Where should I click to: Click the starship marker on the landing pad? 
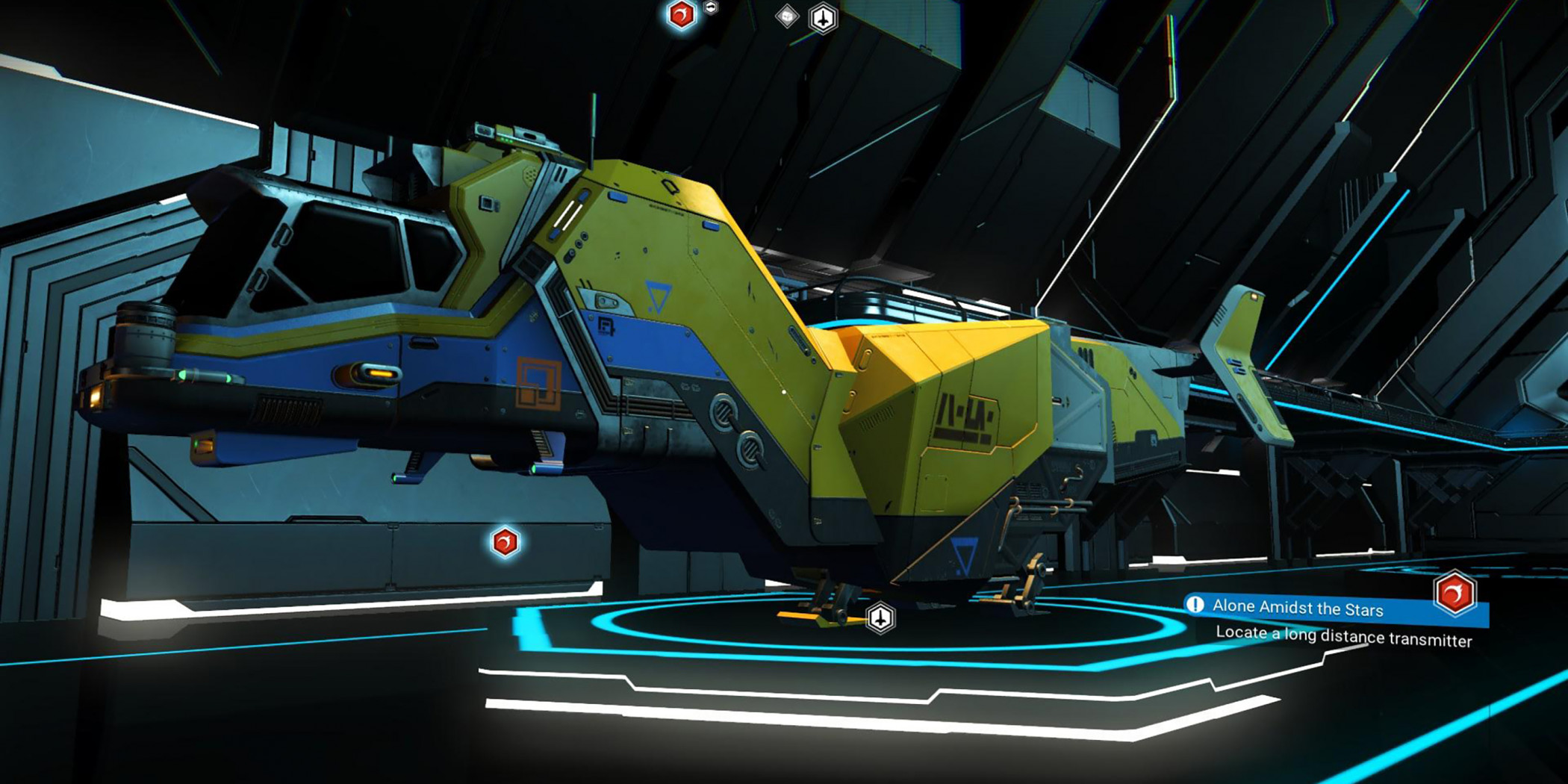[880, 618]
